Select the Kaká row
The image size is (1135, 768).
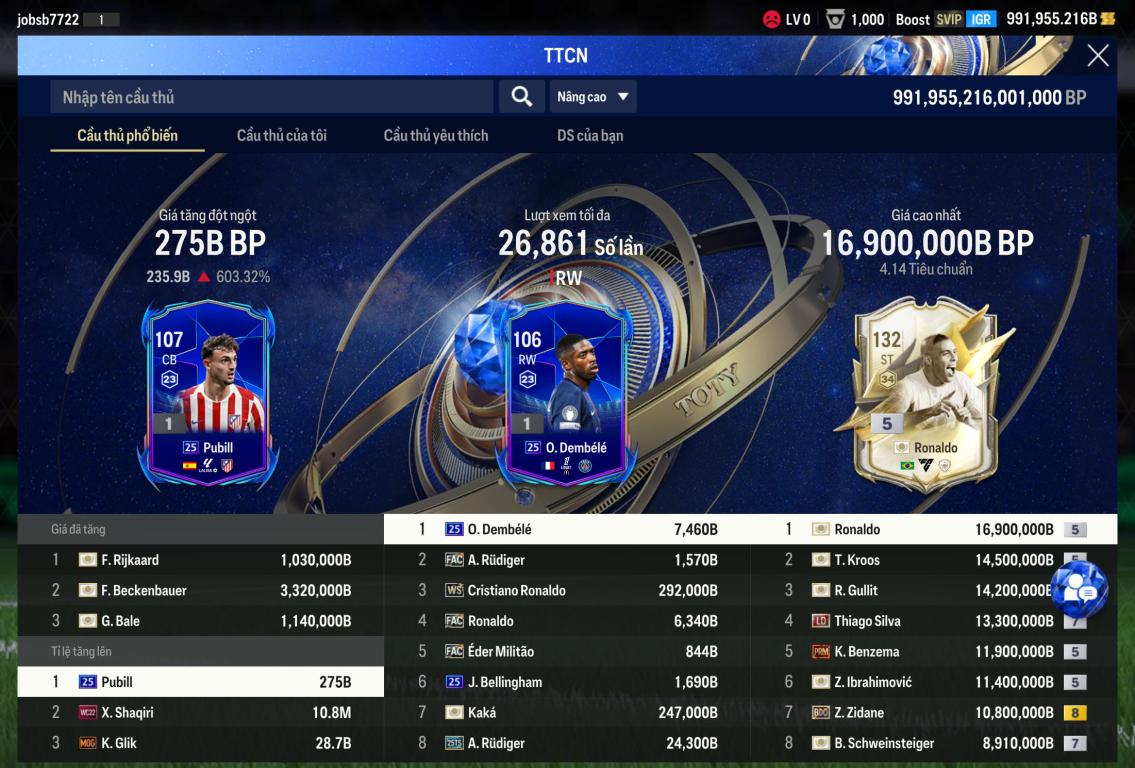click(567, 713)
